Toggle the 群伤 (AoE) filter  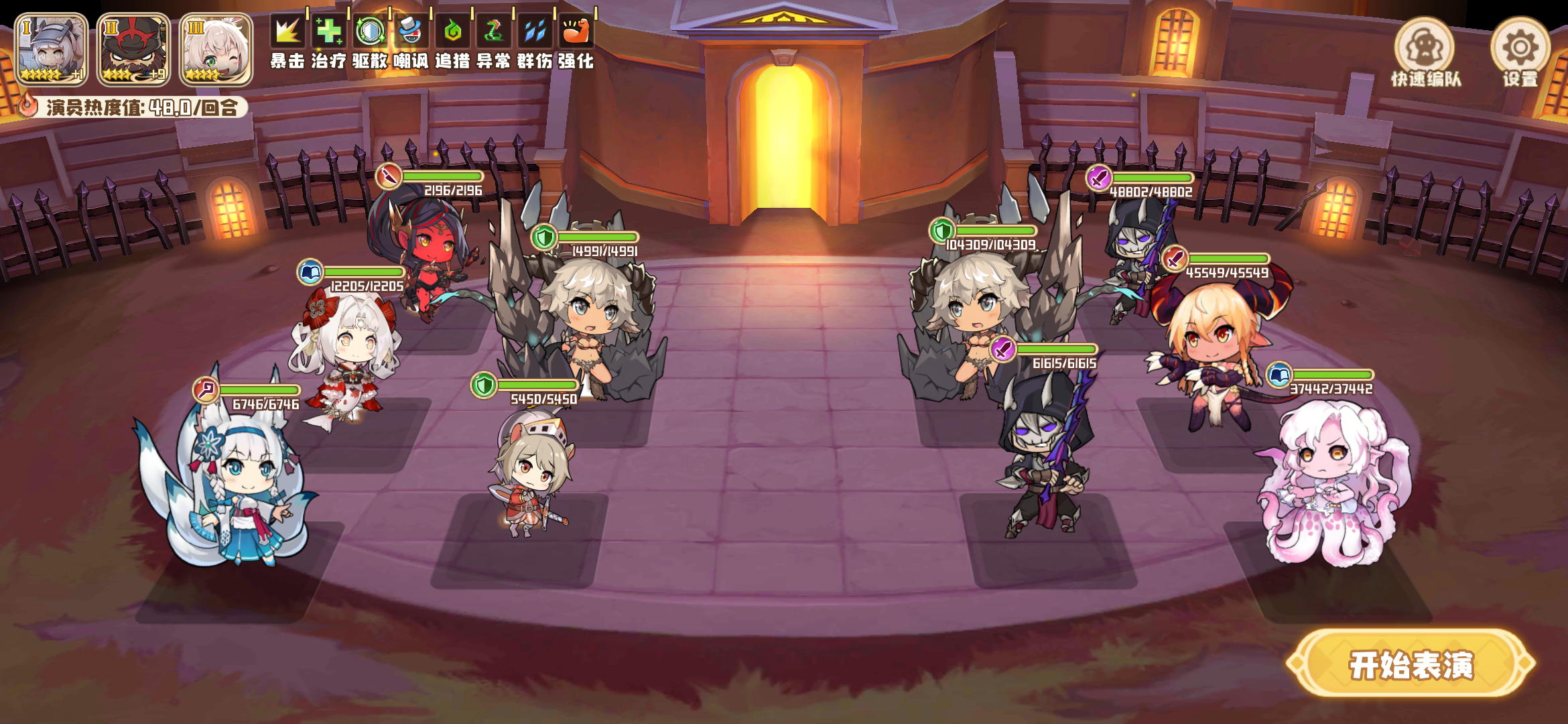pos(536,30)
